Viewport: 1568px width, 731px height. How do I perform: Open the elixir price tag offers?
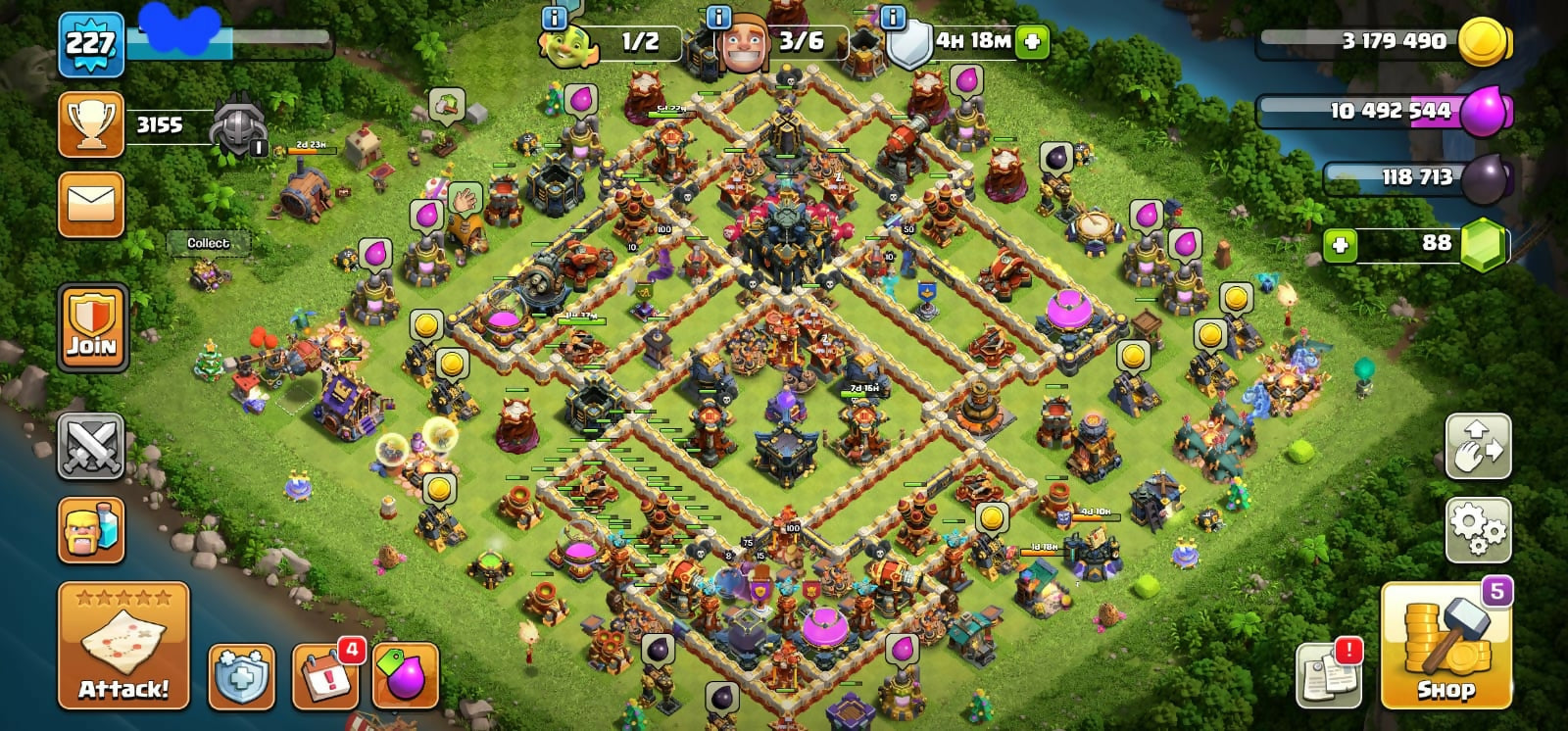pyautogui.click(x=405, y=676)
